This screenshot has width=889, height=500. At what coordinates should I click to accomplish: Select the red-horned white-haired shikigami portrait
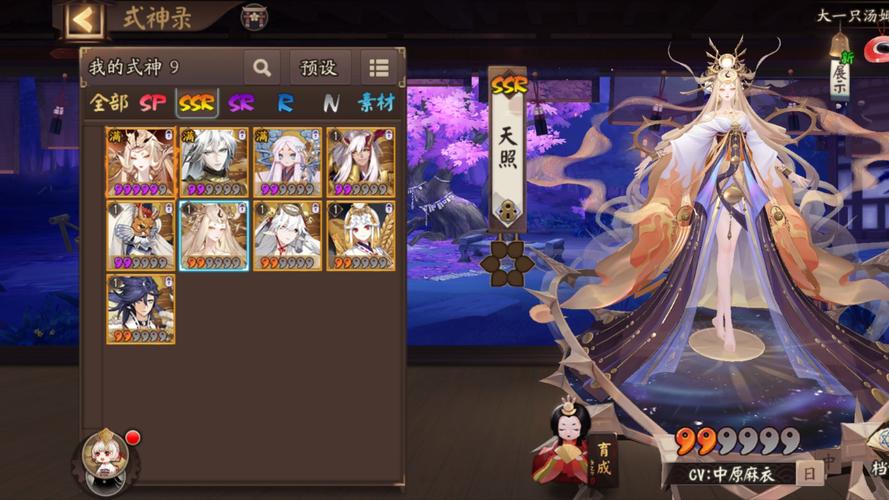[x=361, y=162]
